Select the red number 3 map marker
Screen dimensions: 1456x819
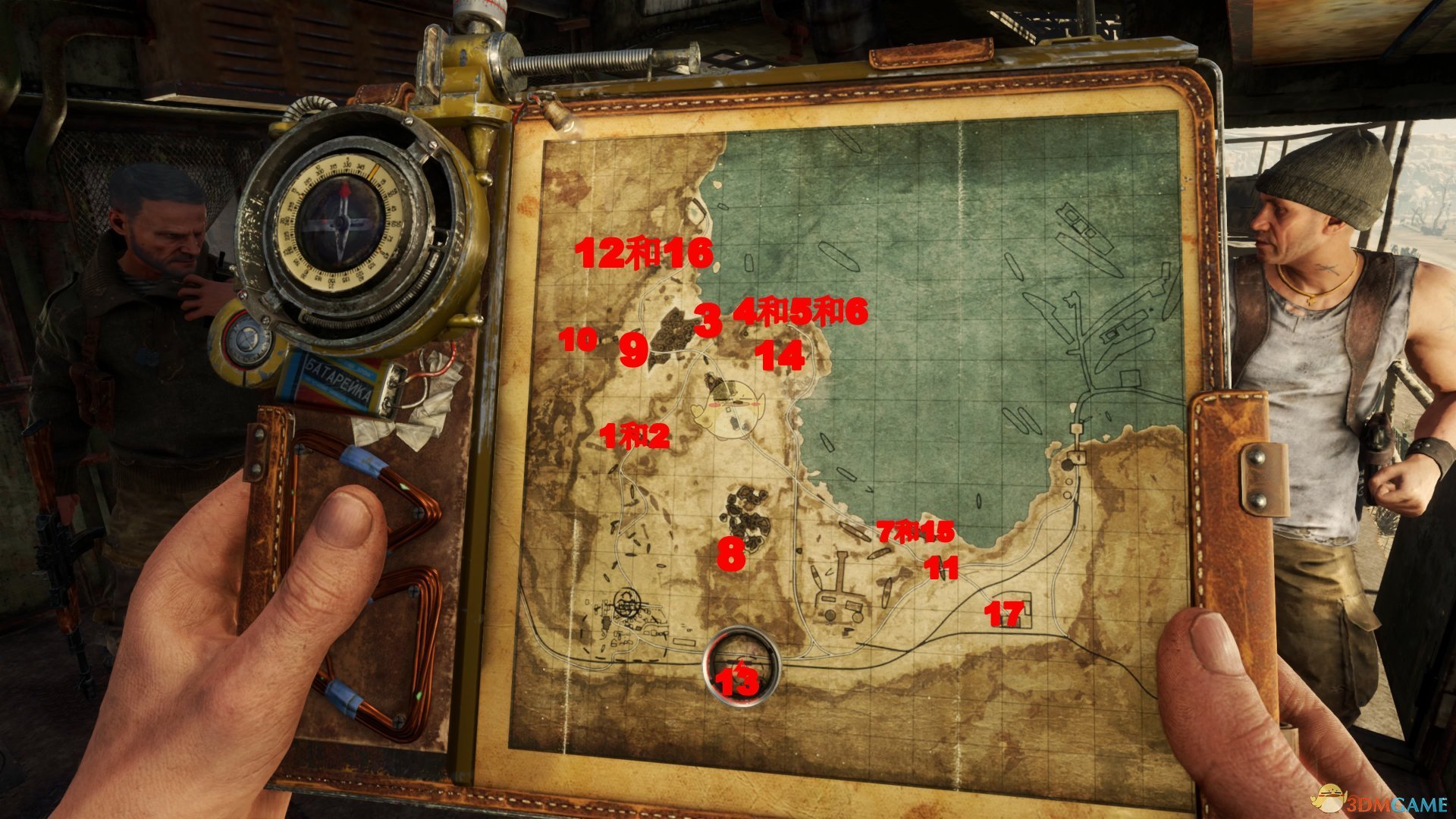point(708,321)
